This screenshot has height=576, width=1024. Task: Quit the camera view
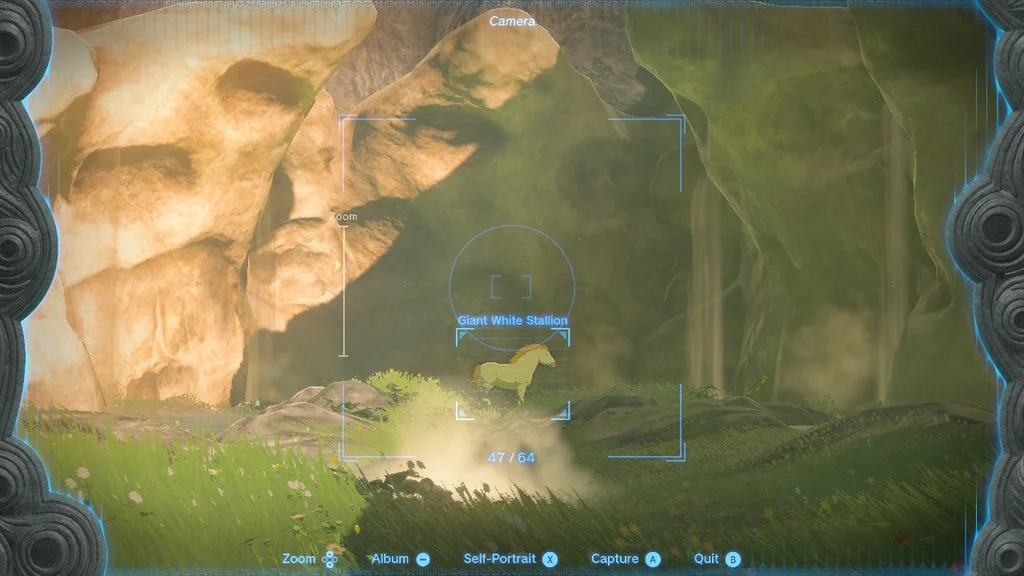click(717, 559)
